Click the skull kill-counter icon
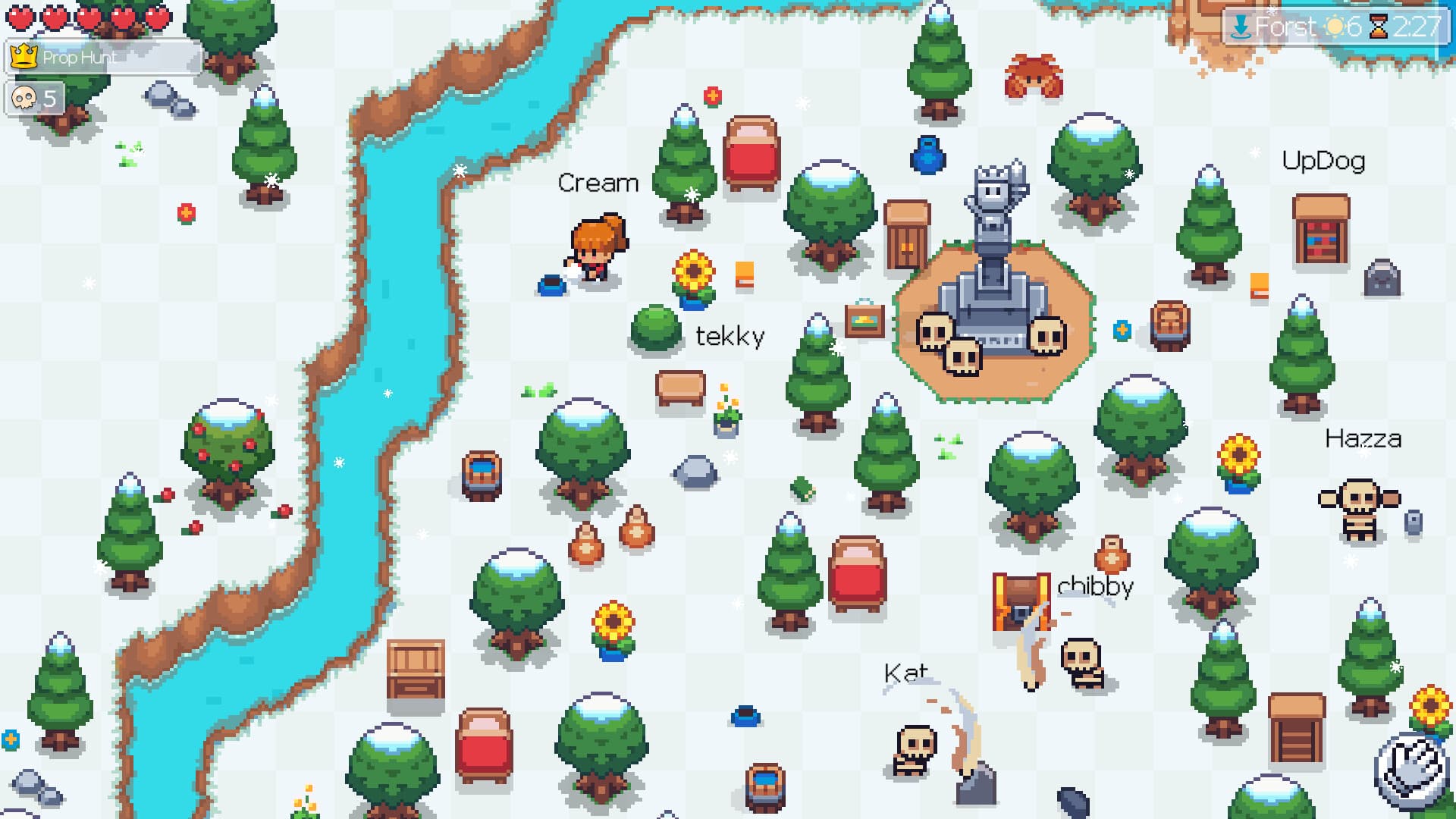This screenshot has height=819, width=1456. point(25,99)
